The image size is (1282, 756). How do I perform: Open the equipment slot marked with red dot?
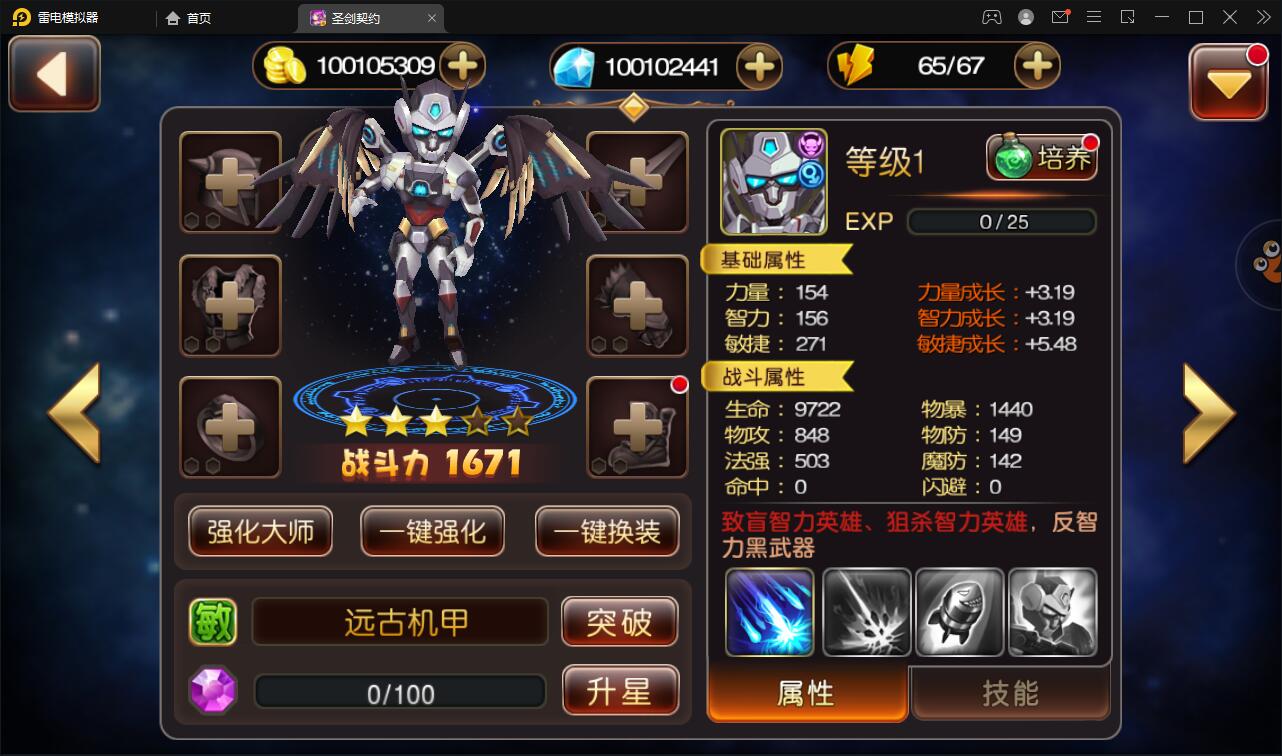pos(637,427)
